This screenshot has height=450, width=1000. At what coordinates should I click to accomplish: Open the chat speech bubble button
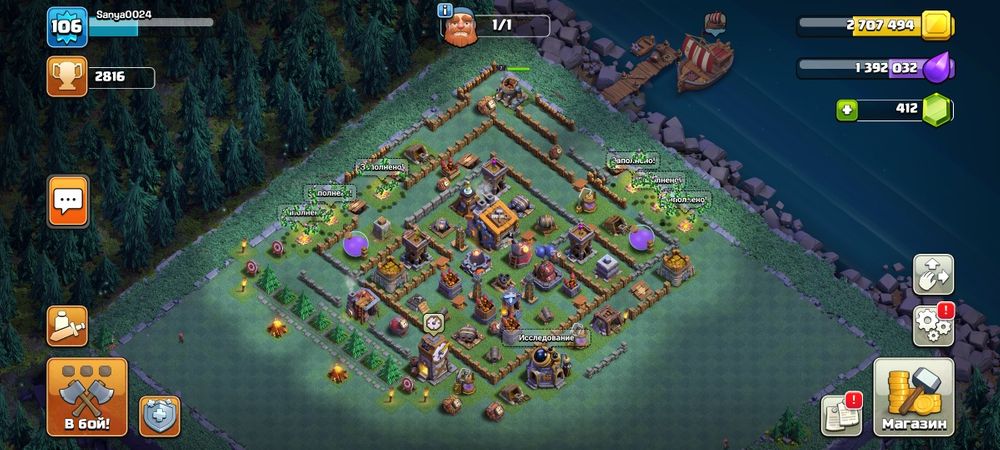(x=68, y=201)
